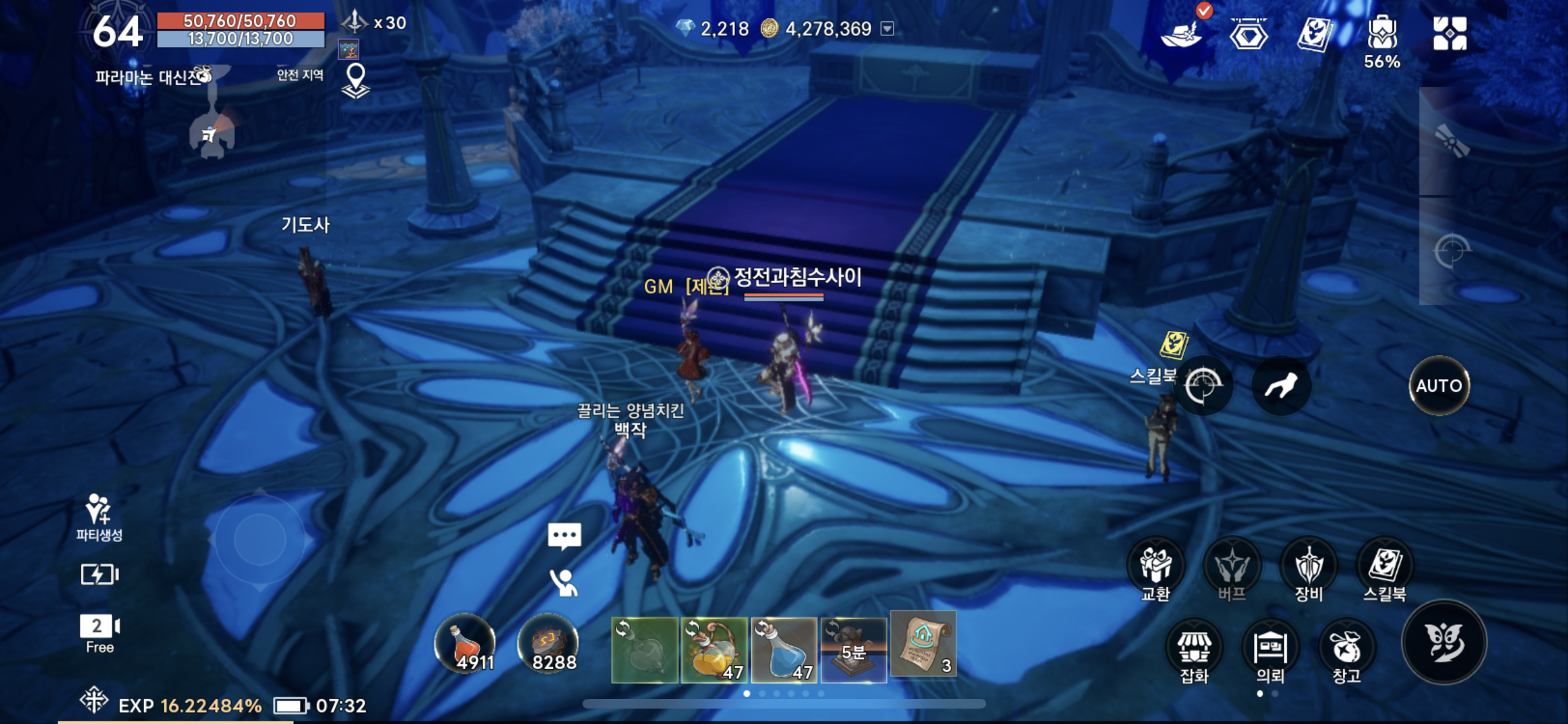The width and height of the screenshot is (1568, 724).
Task: Open the 의뢰 request board
Action: [x=1270, y=649]
